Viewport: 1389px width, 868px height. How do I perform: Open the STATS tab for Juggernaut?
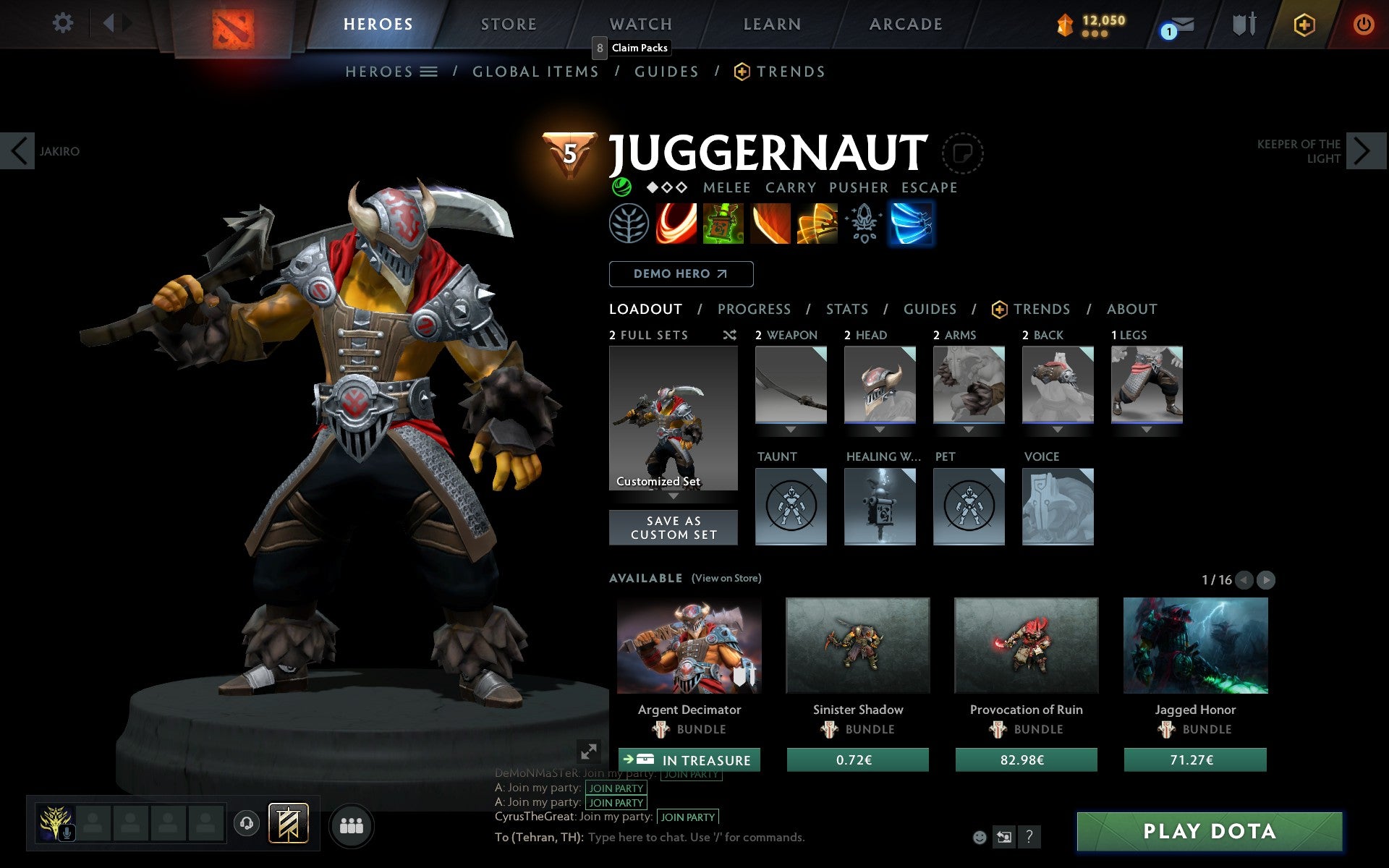coord(846,309)
